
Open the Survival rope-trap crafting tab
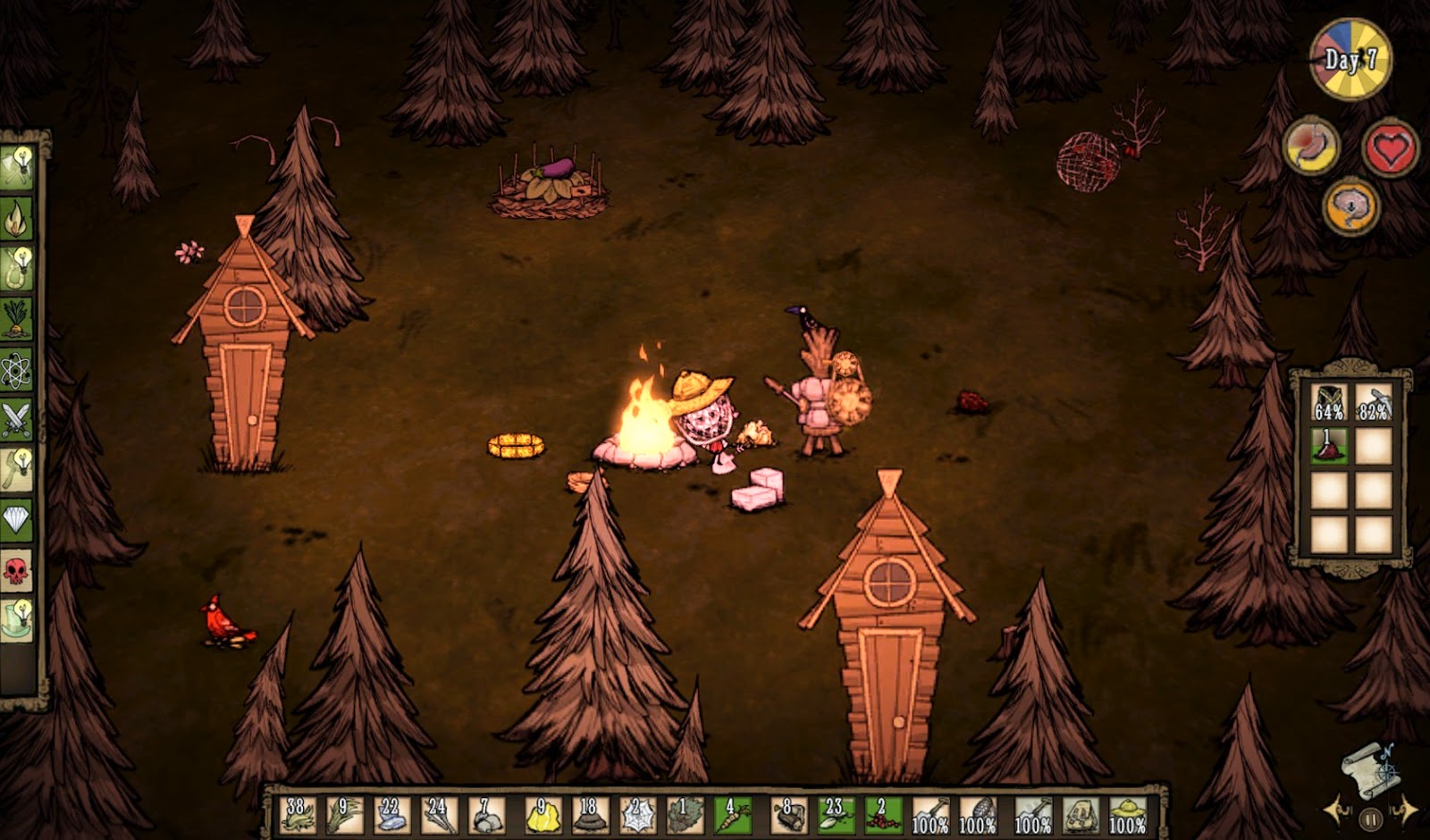coord(16,268)
